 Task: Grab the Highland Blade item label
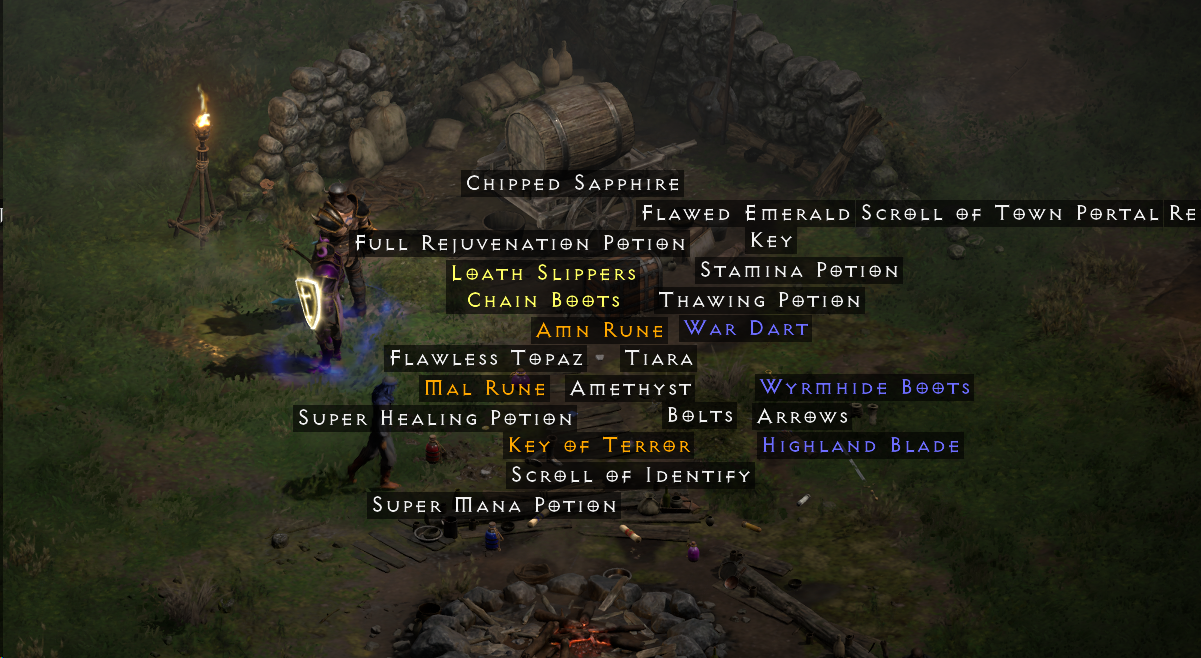coord(861,446)
